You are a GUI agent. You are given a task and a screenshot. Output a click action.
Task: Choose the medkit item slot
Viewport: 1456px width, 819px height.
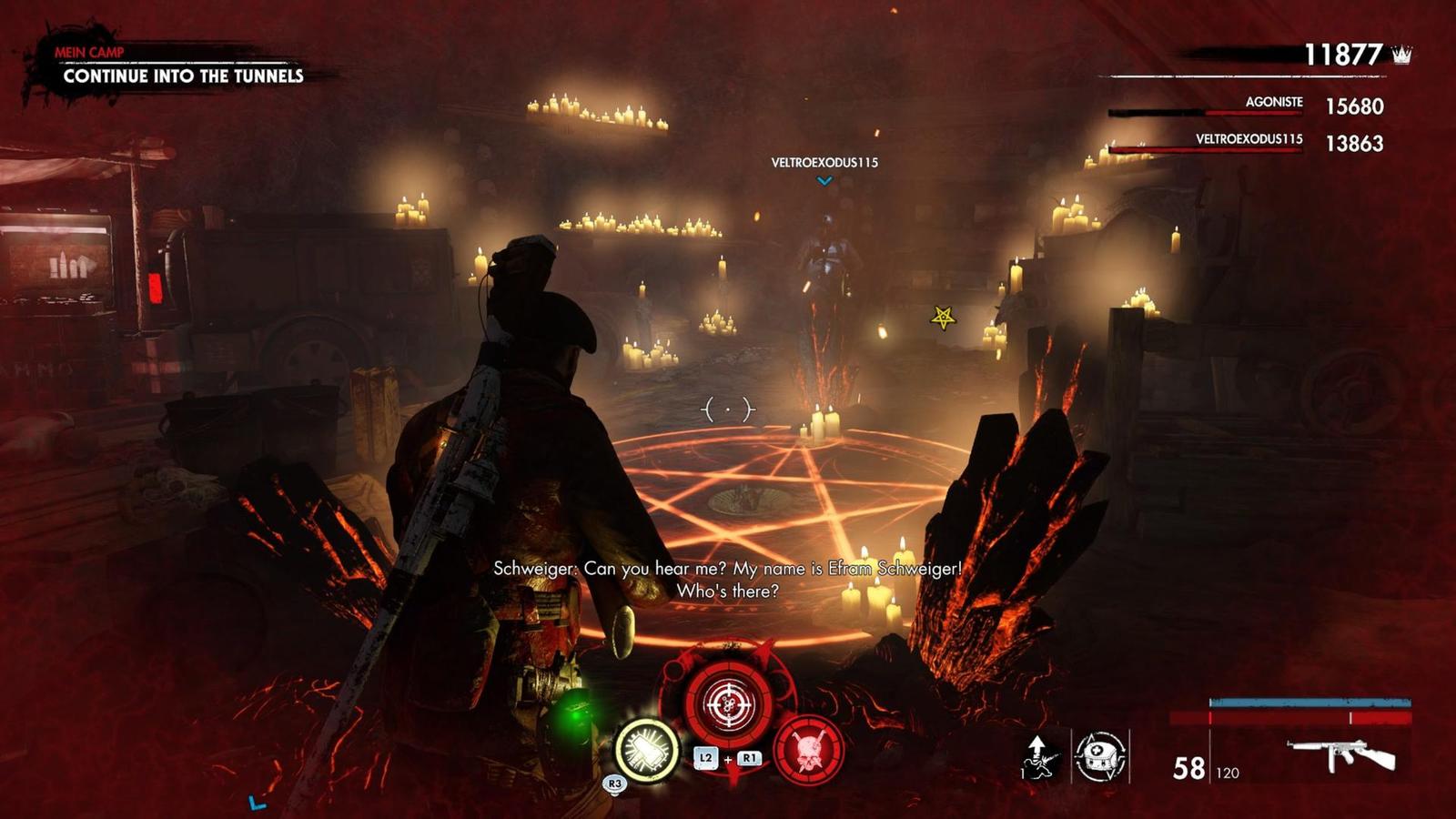(1100, 756)
